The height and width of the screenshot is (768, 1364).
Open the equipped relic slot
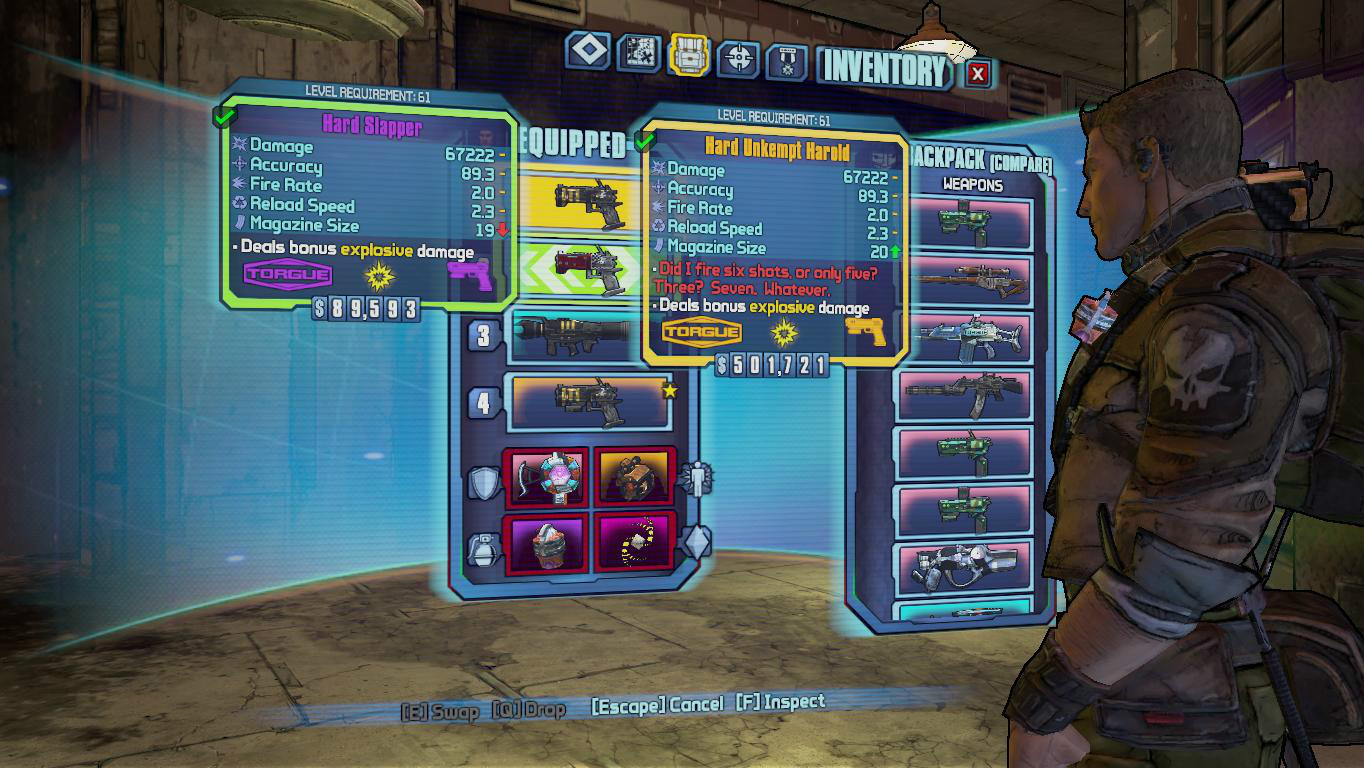[x=635, y=541]
